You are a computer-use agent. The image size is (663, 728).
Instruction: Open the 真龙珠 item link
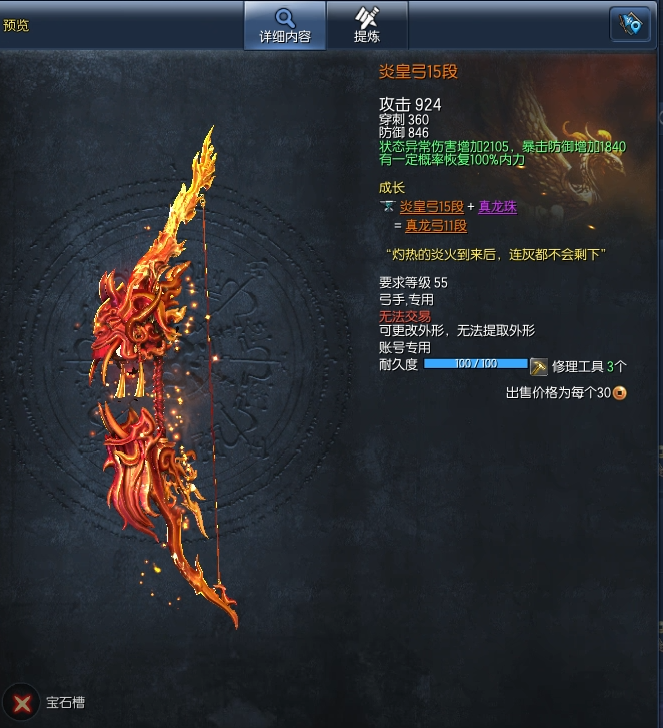click(497, 207)
